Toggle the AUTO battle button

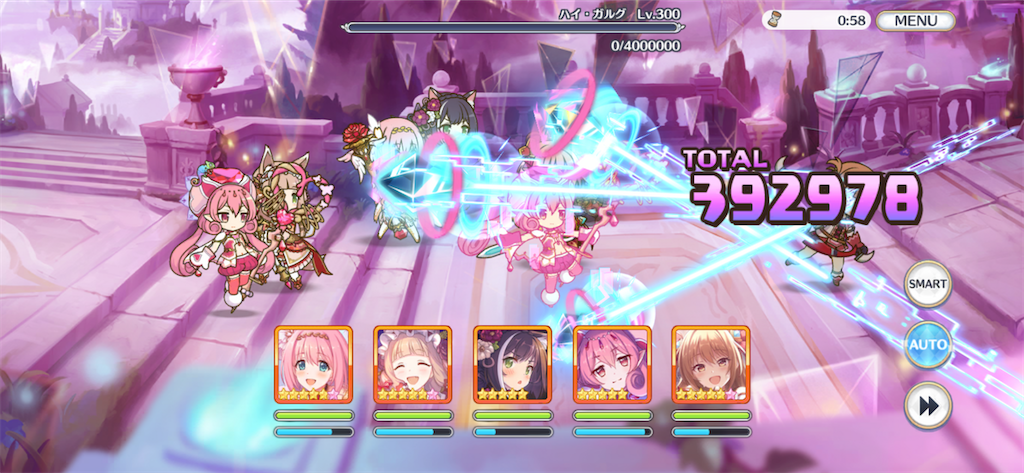pyautogui.click(x=927, y=345)
